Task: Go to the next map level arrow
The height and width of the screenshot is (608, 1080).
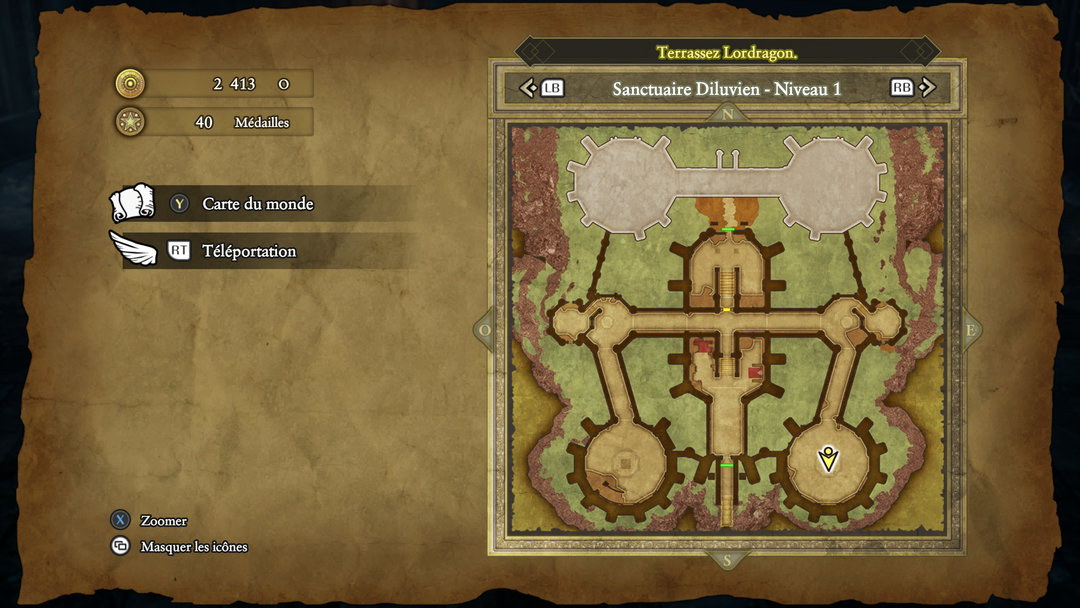Action: click(927, 88)
